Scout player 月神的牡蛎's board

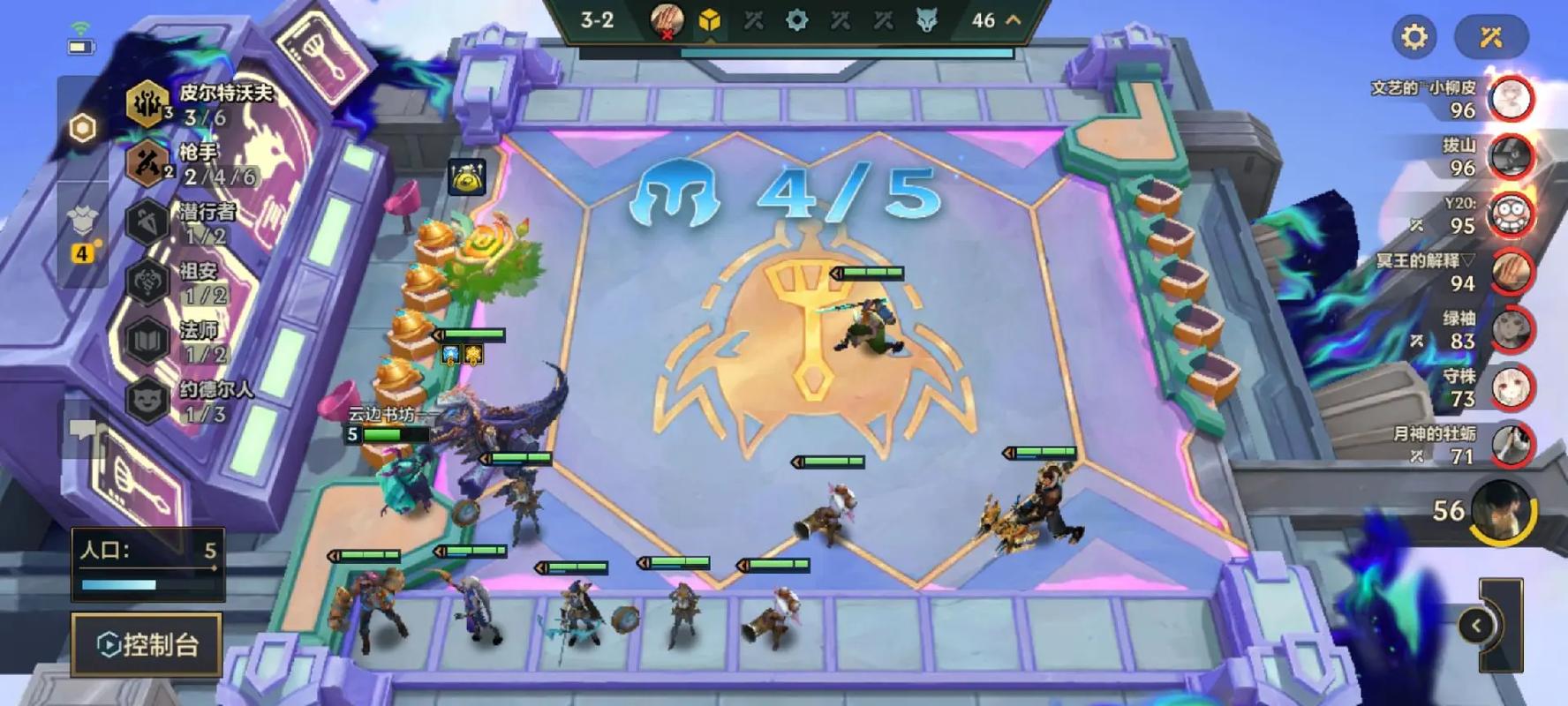[x=1511, y=446]
